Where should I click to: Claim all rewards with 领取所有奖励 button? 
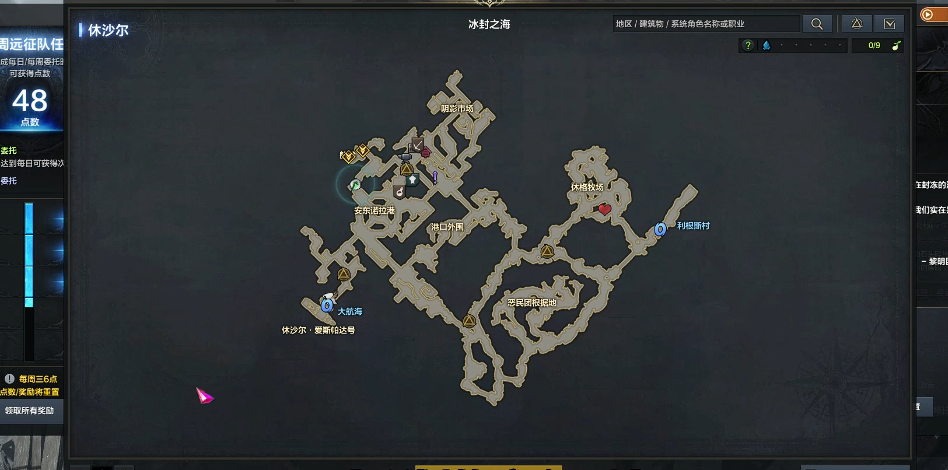pos(32,410)
